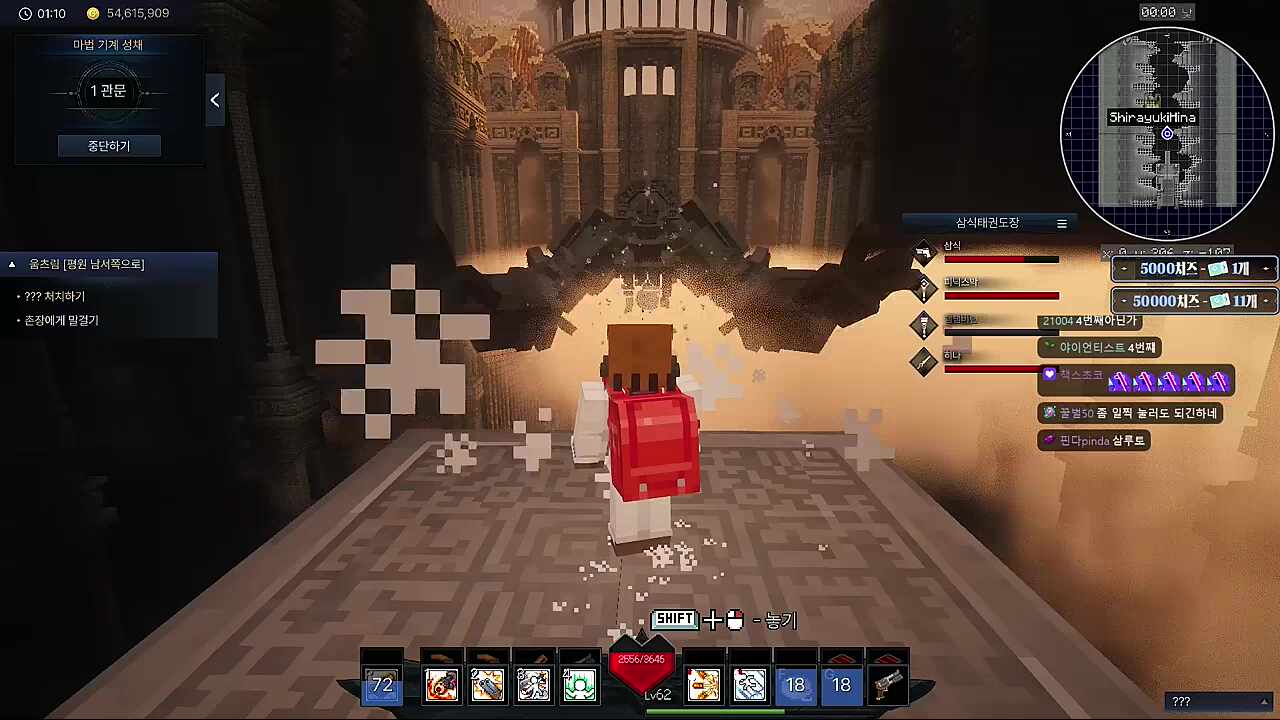The height and width of the screenshot is (720, 1280).
Task: Activate skill 2 bullet burst icon
Action: click(487, 685)
